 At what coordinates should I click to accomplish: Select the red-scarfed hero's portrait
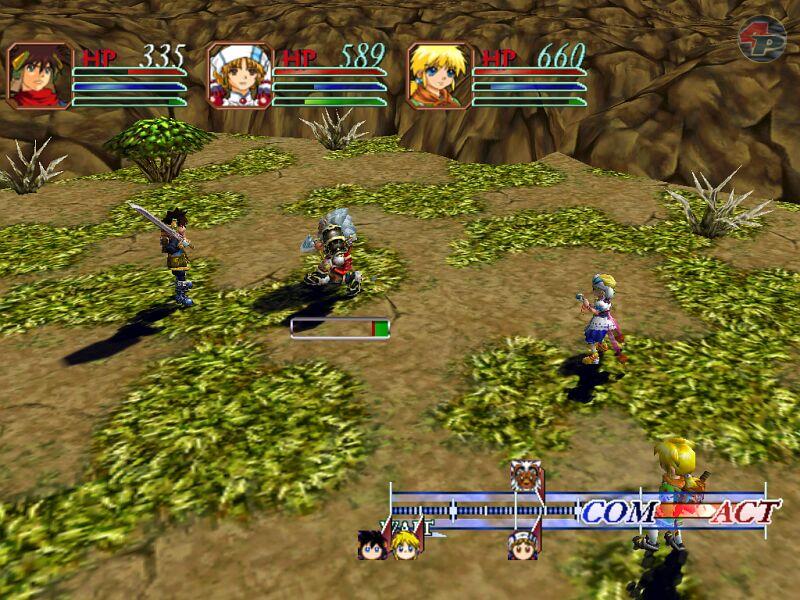click(x=40, y=75)
